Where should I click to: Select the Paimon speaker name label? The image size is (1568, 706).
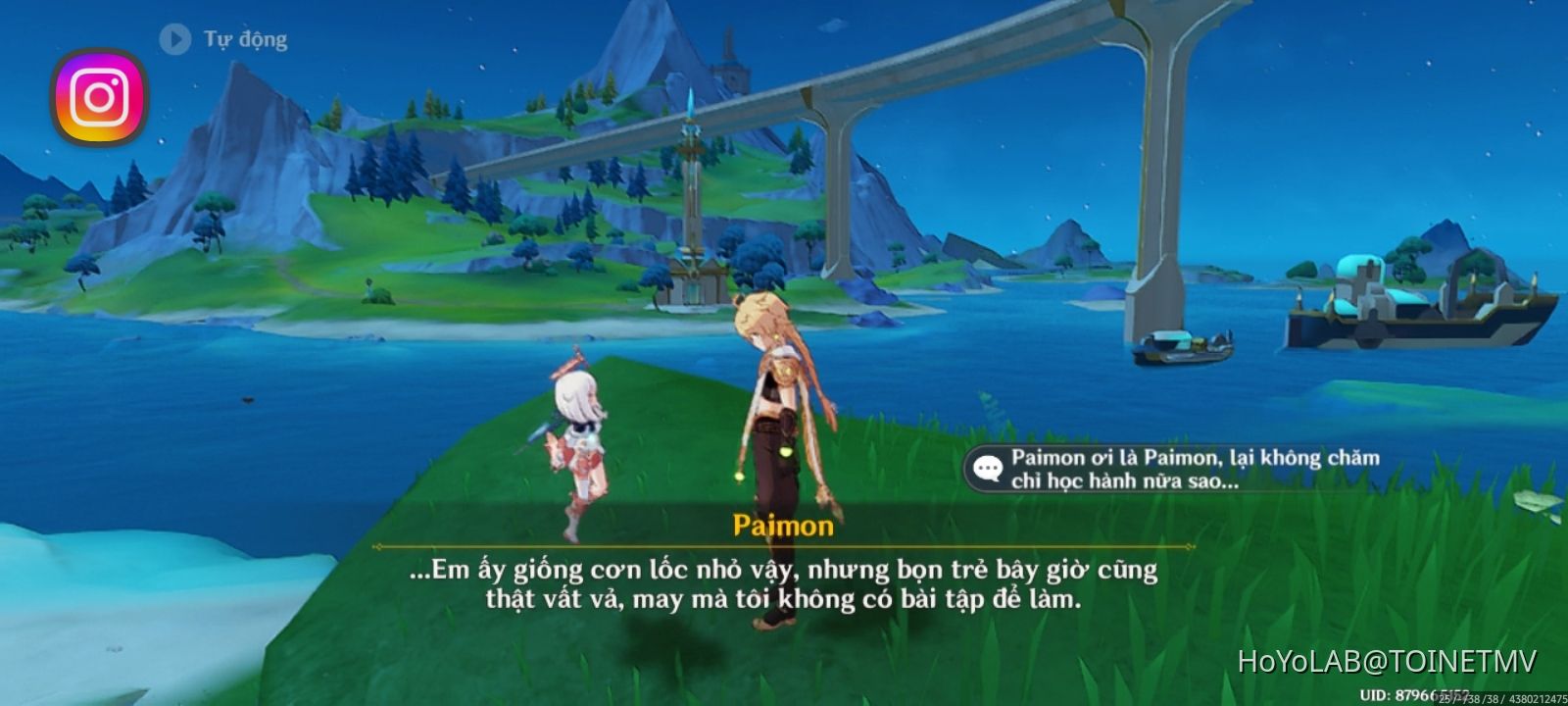(784, 526)
